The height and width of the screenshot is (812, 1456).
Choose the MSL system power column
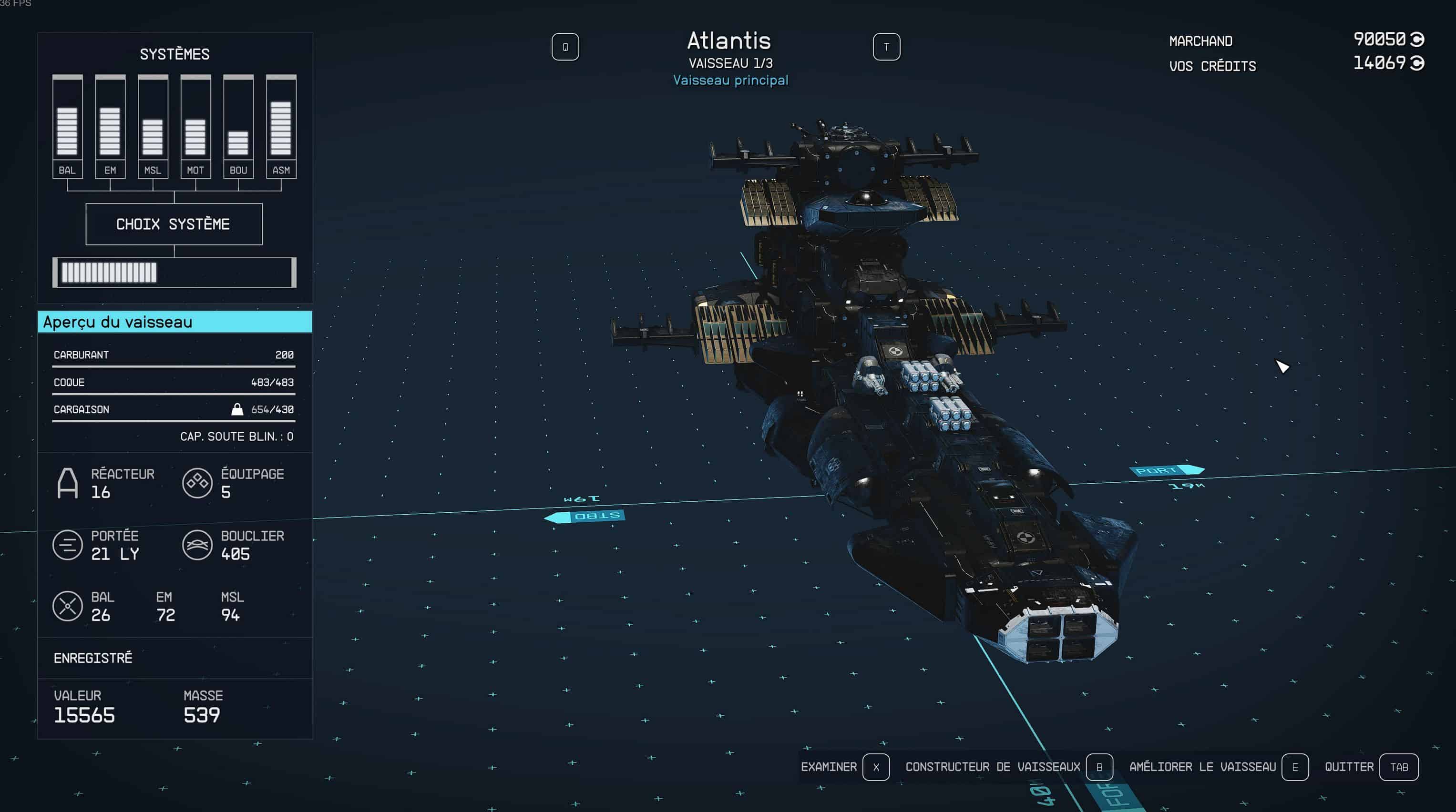point(153,127)
